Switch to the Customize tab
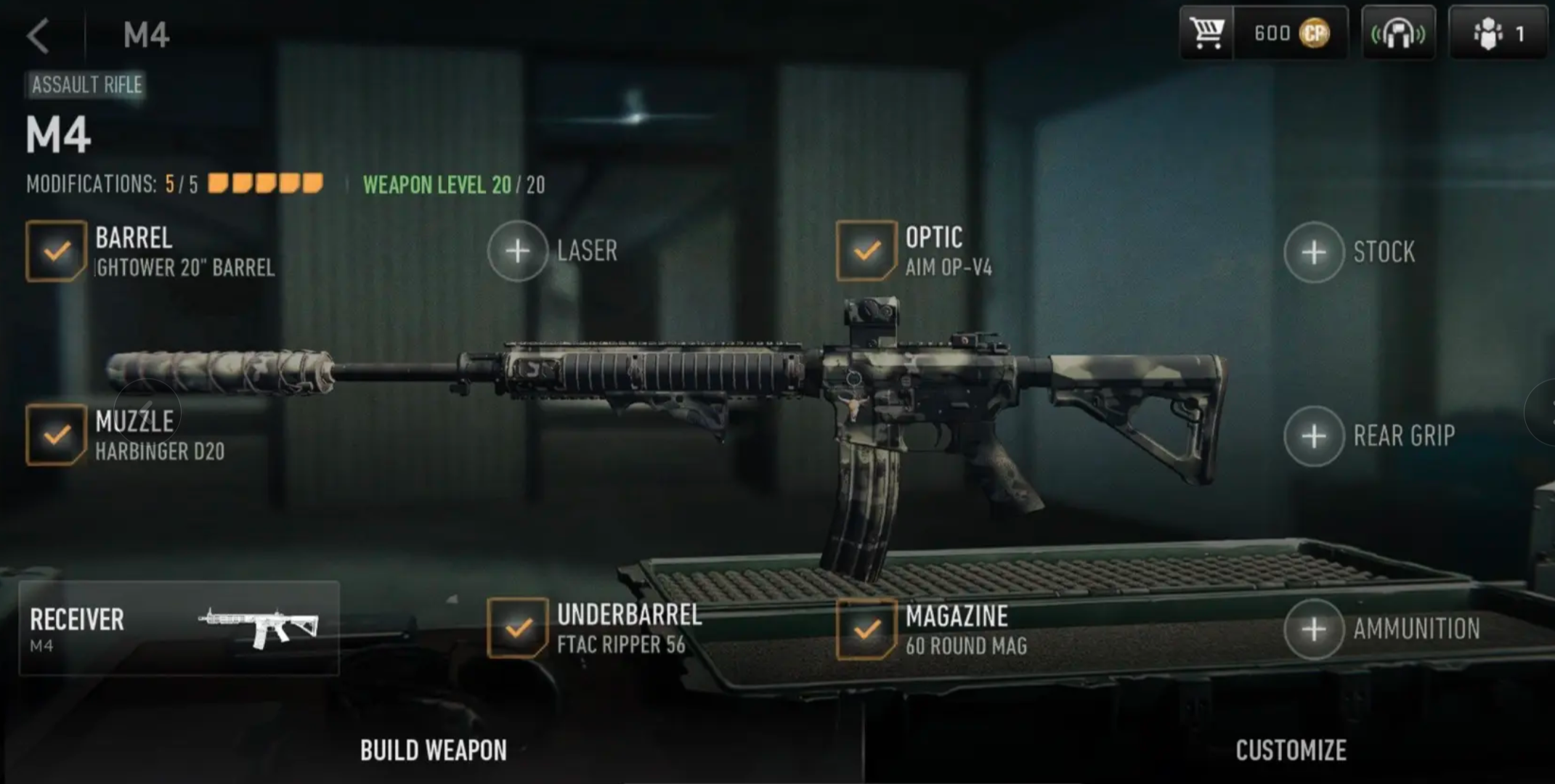 pos(1291,751)
